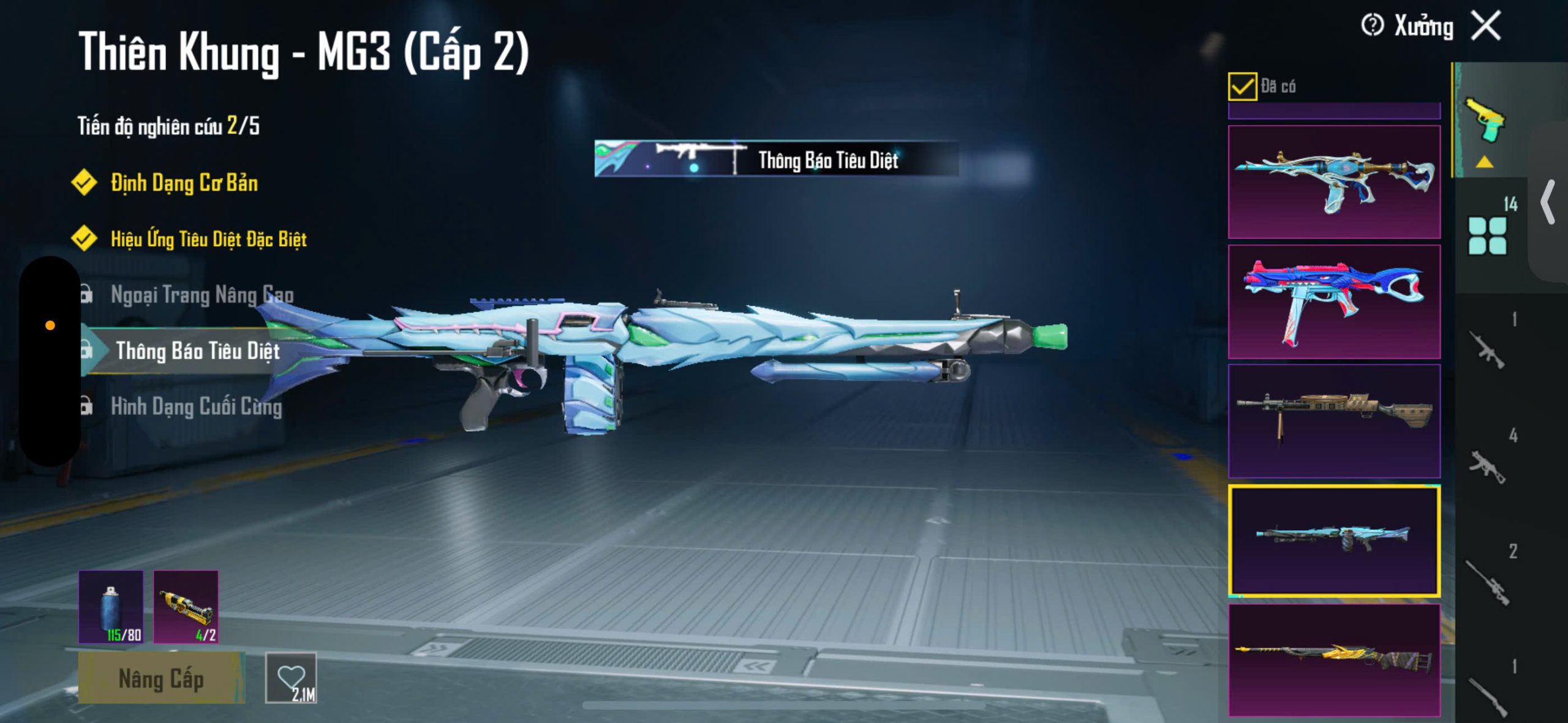Pick the highlighted blue MG3 skin thumbnail
Screen dimensions: 1568x723
pos(1334,541)
